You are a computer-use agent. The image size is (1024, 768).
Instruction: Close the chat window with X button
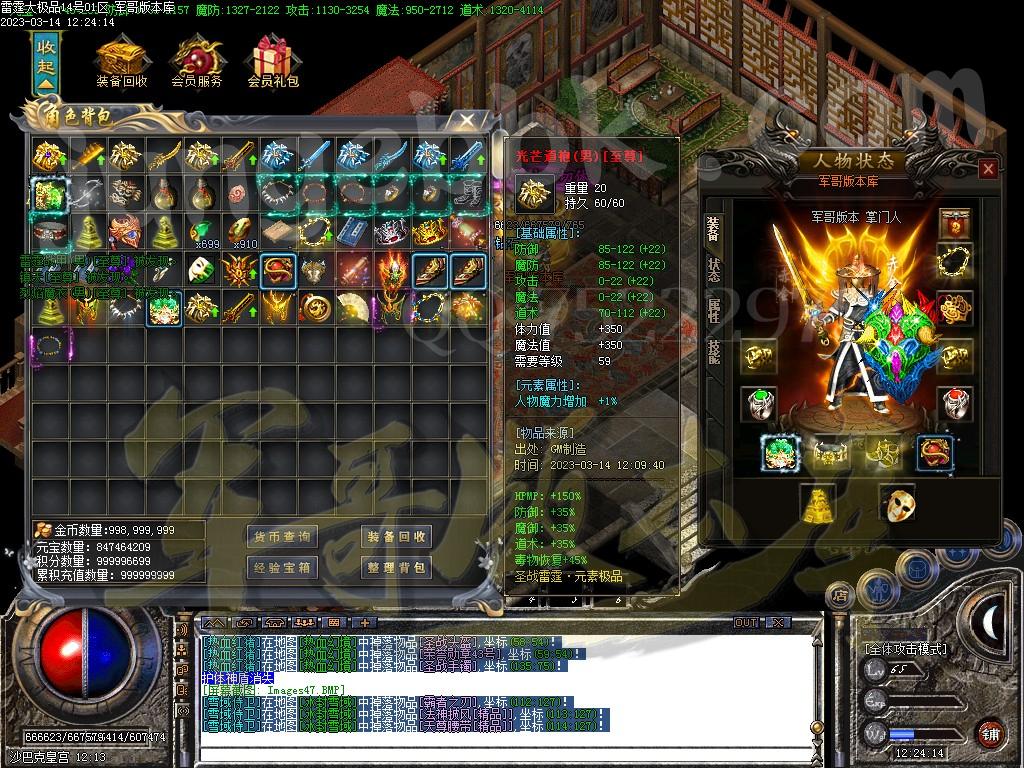coord(780,622)
